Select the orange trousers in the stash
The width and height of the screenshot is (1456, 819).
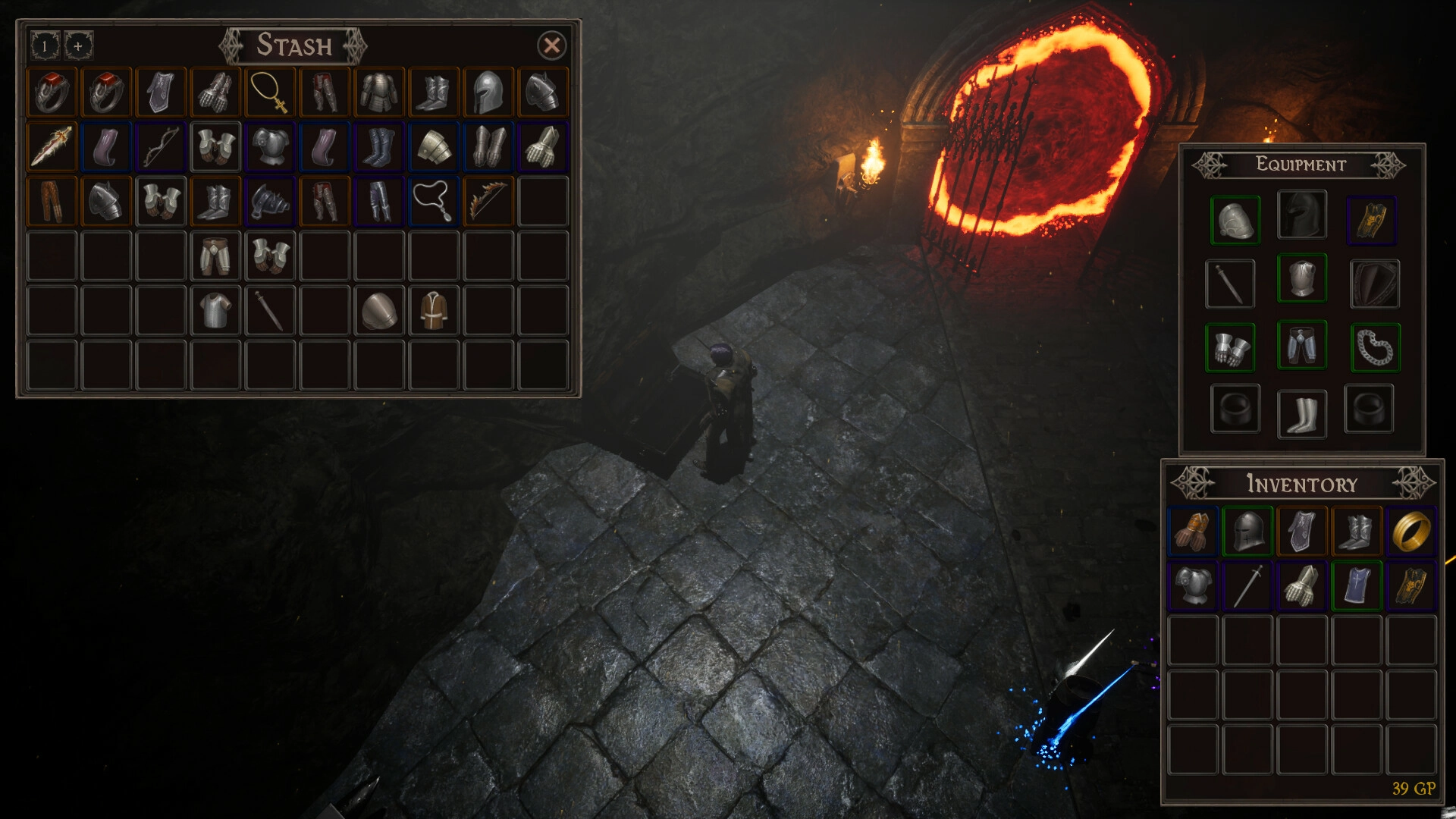52,201
